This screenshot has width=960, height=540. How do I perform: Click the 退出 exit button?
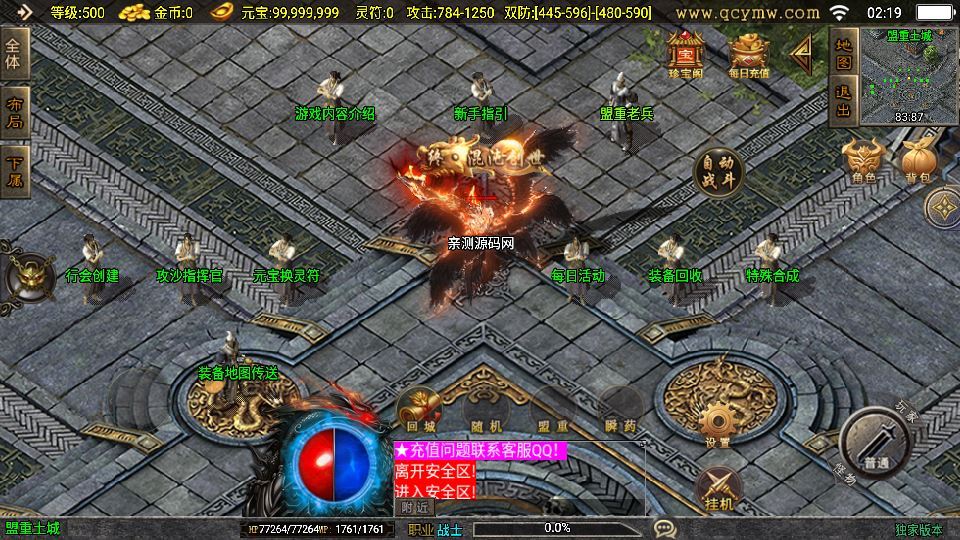click(843, 102)
